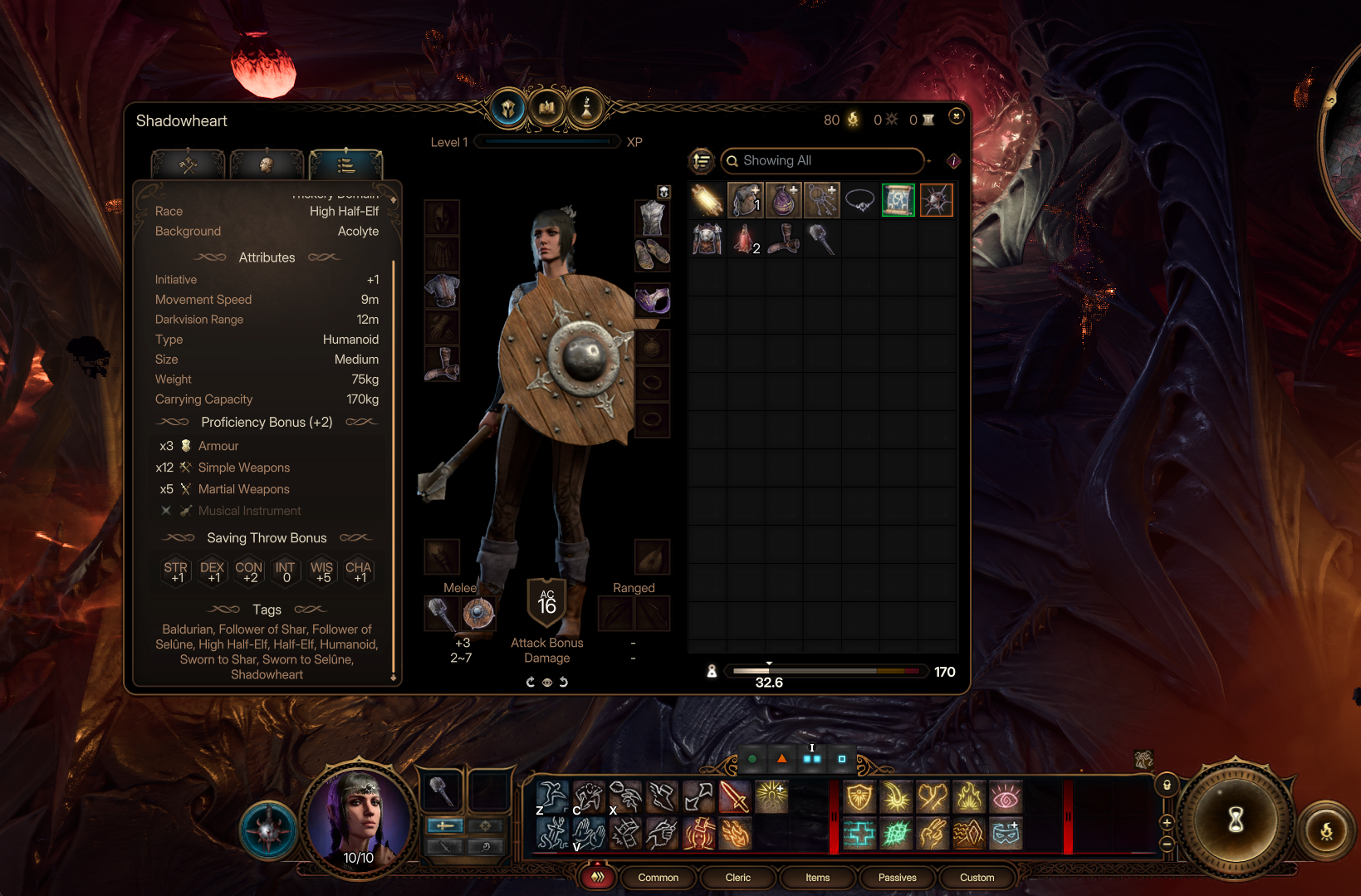Viewport: 1361px width, 896px height.
Task: Click the hourglass end turn button
Action: click(1236, 820)
